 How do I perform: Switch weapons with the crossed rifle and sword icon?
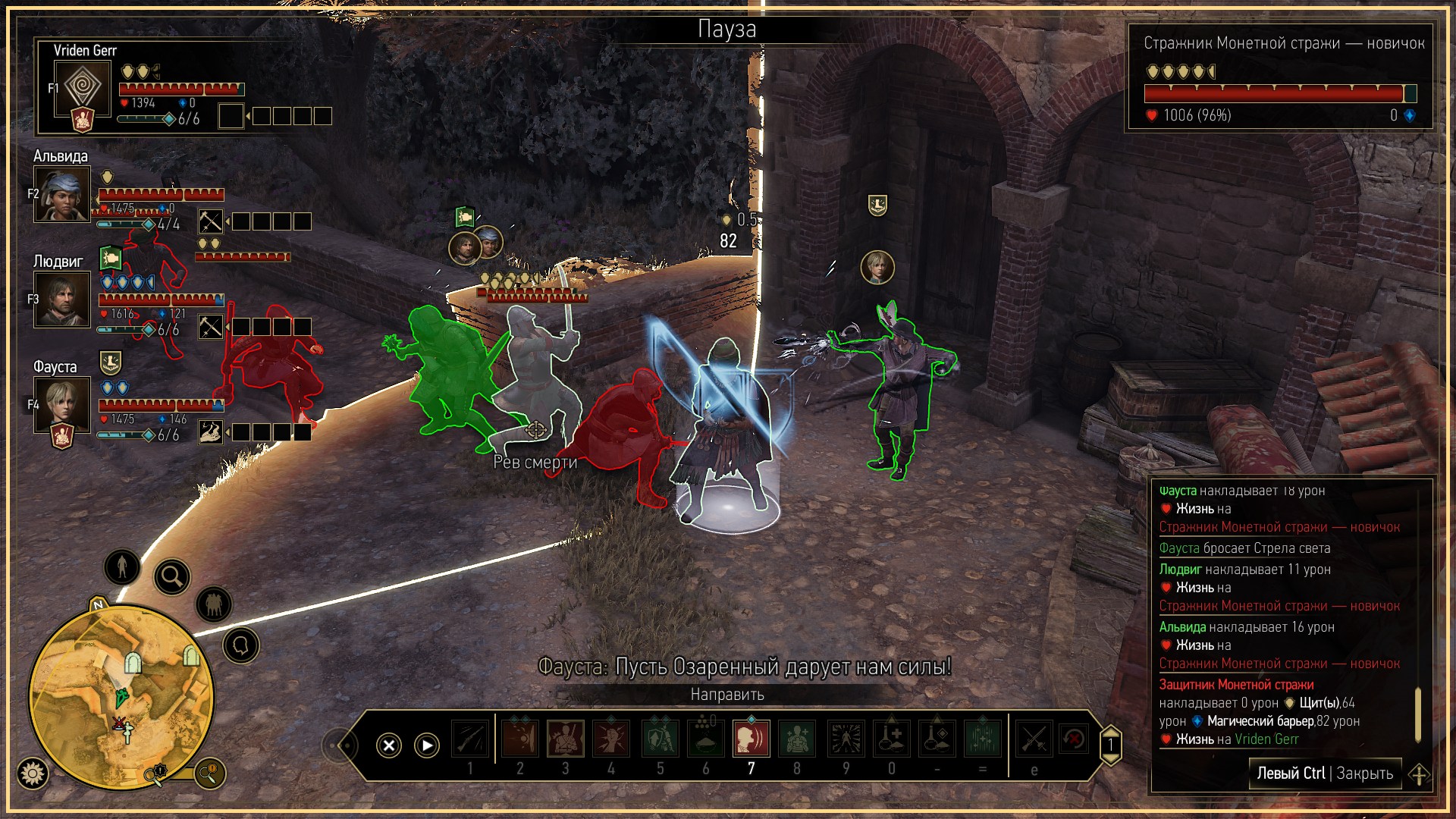[1034, 739]
